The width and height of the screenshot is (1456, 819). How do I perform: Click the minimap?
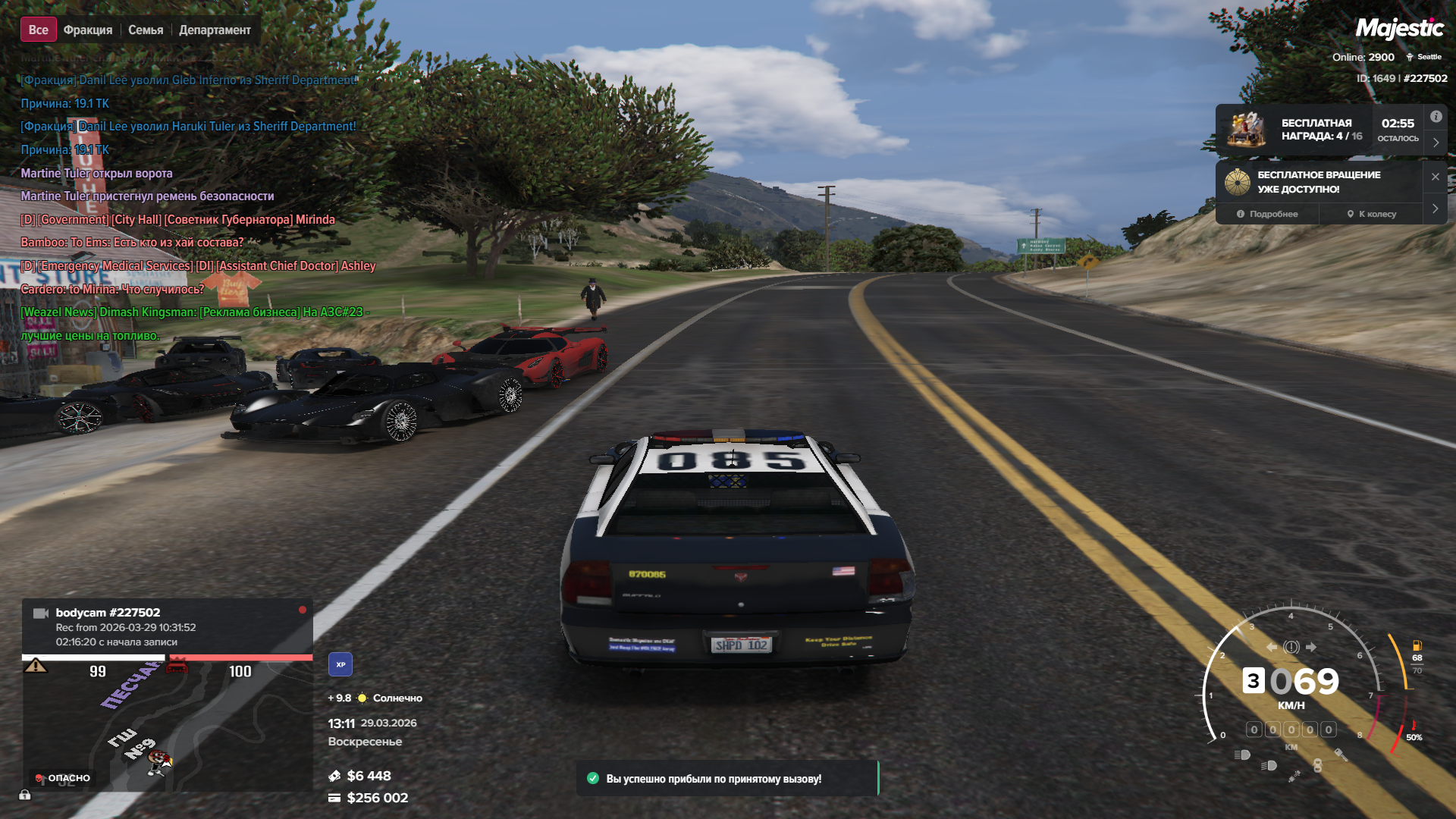(167, 724)
